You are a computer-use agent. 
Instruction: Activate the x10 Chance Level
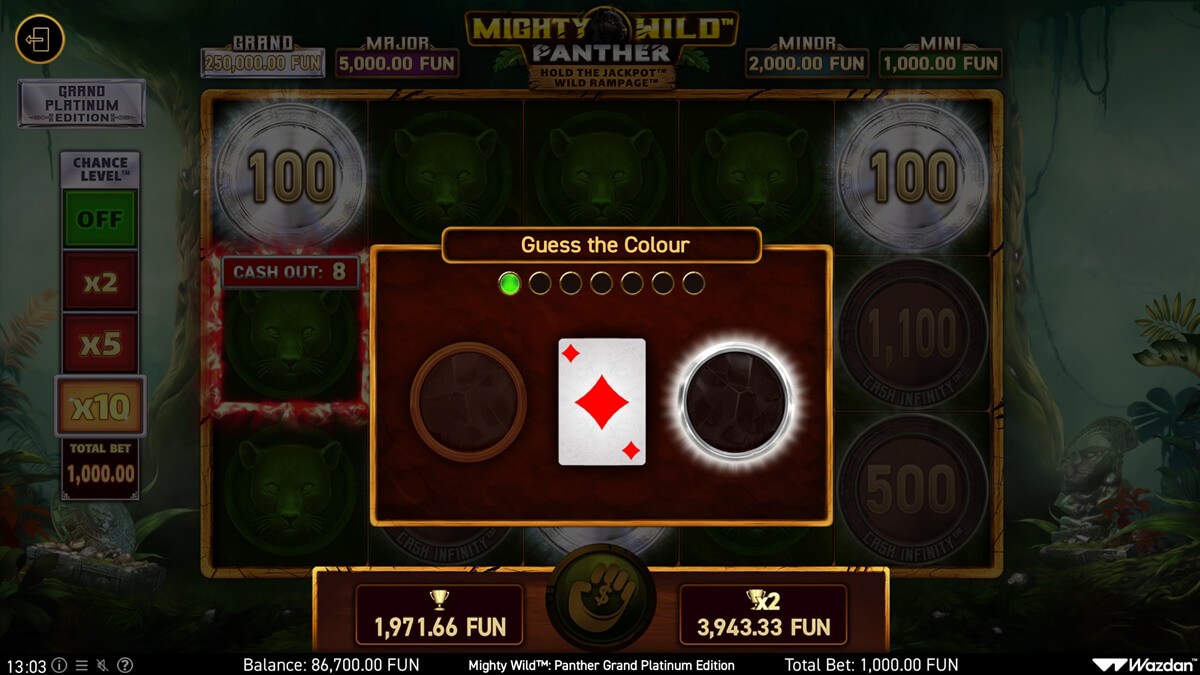(100, 406)
